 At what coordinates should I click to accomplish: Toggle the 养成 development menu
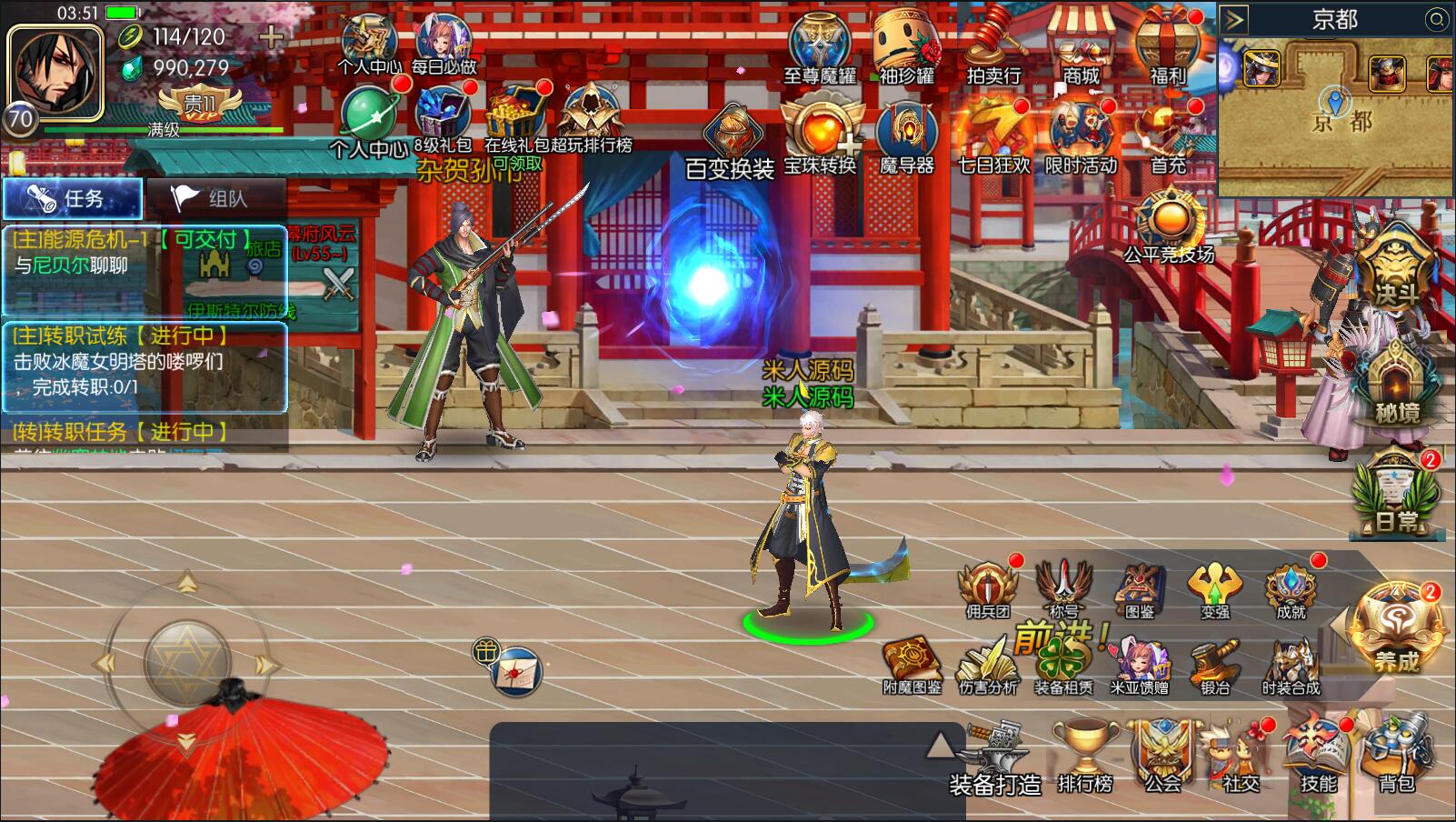point(1396,627)
